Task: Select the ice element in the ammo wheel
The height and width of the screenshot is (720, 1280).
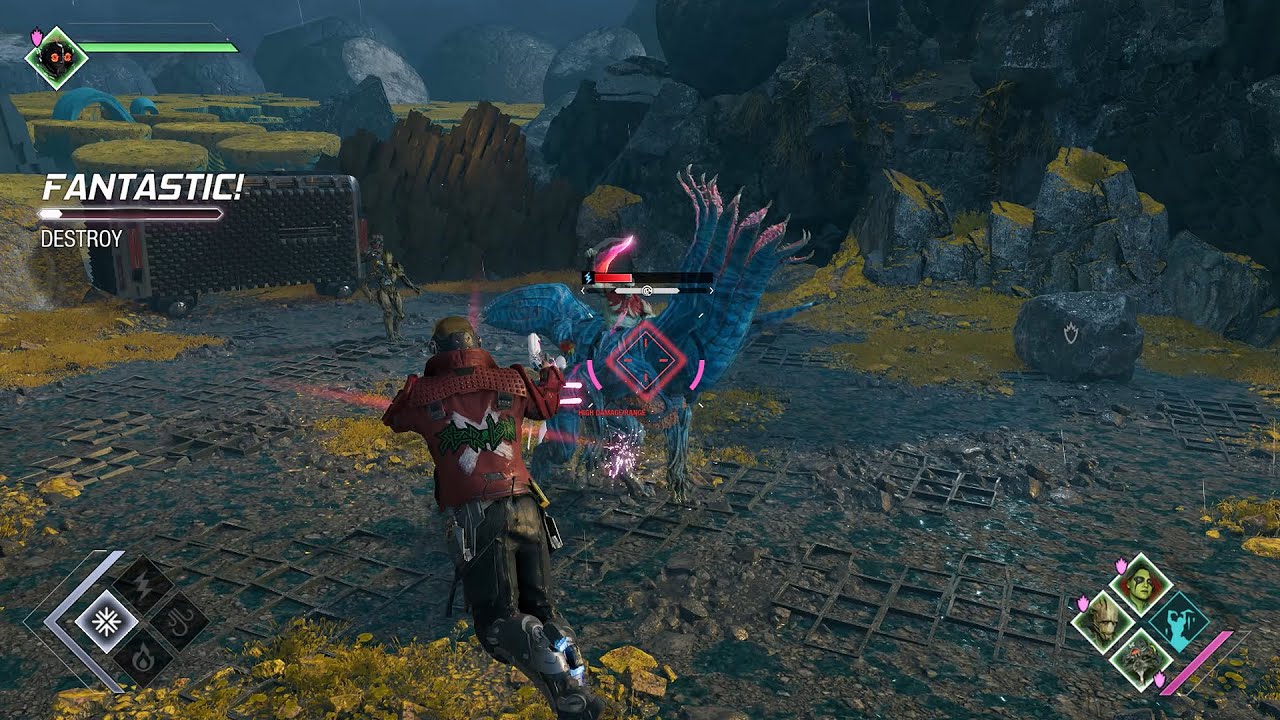Action: tap(107, 621)
